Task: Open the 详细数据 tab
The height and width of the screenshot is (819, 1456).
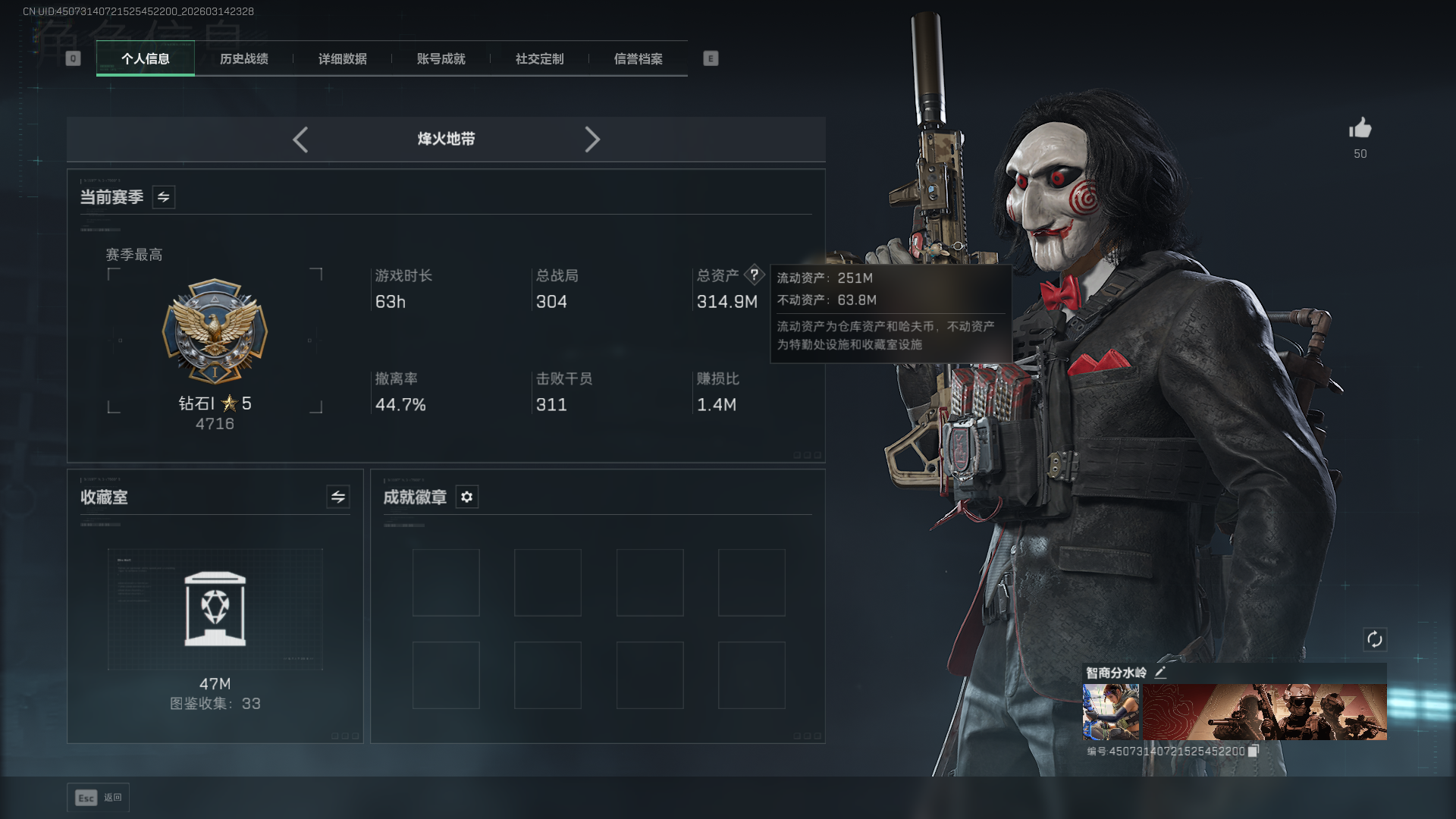Action: (342, 59)
